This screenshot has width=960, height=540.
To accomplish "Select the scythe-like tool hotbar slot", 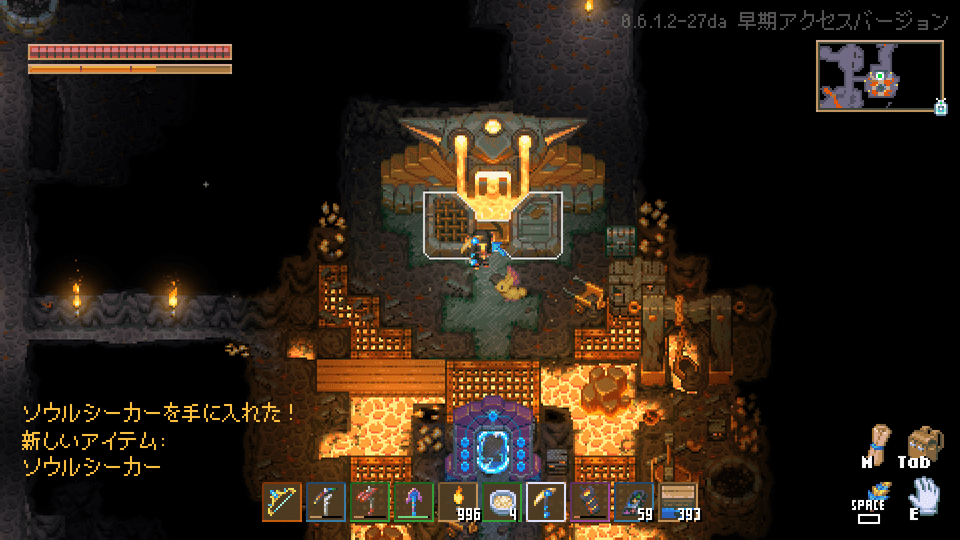I will pyautogui.click(x=326, y=502).
